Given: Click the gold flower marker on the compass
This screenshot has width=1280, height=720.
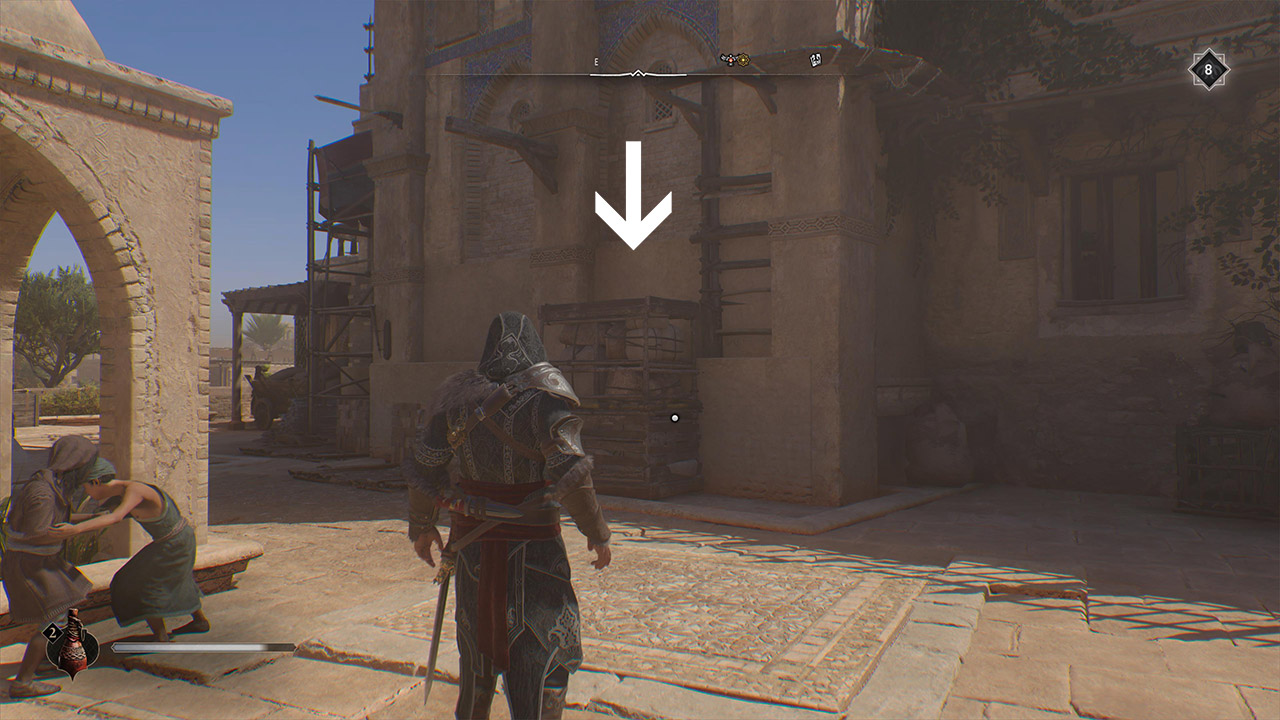Looking at the screenshot, I should tap(743, 59).
